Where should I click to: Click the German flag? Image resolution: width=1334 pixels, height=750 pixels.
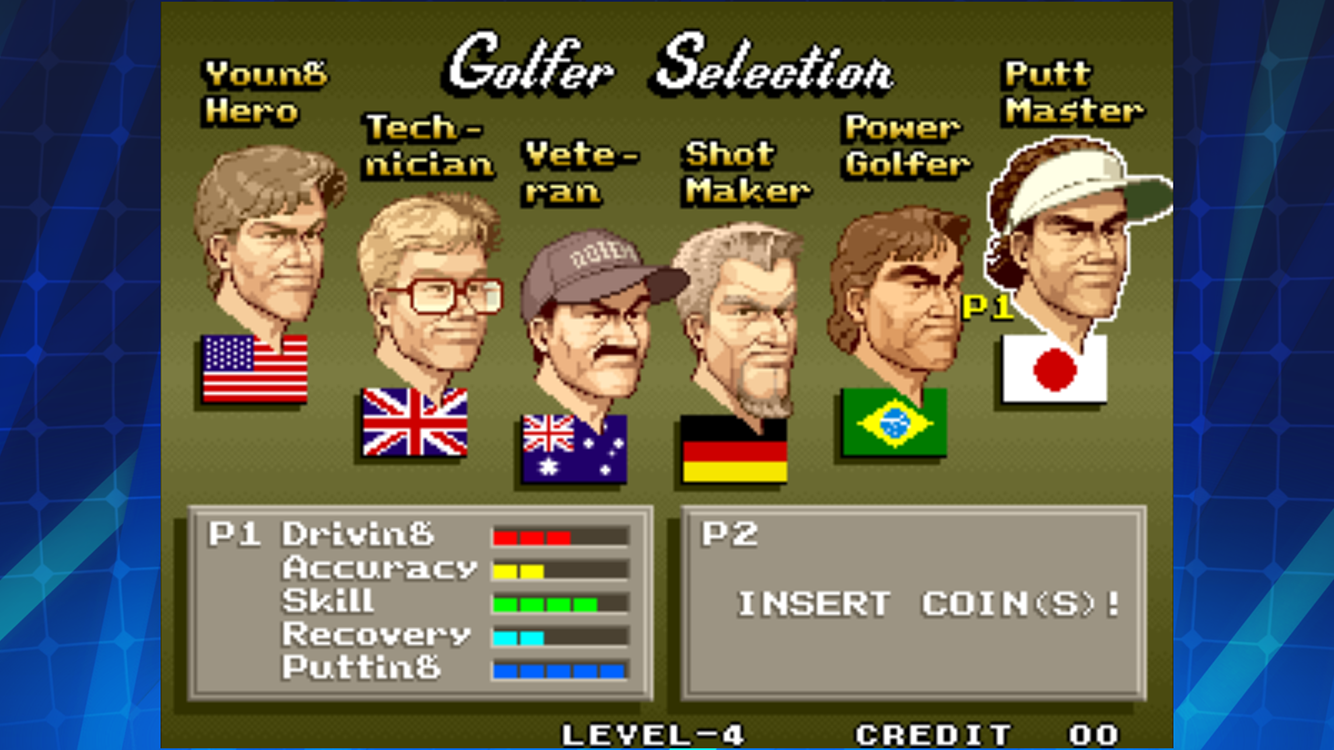tap(734, 450)
